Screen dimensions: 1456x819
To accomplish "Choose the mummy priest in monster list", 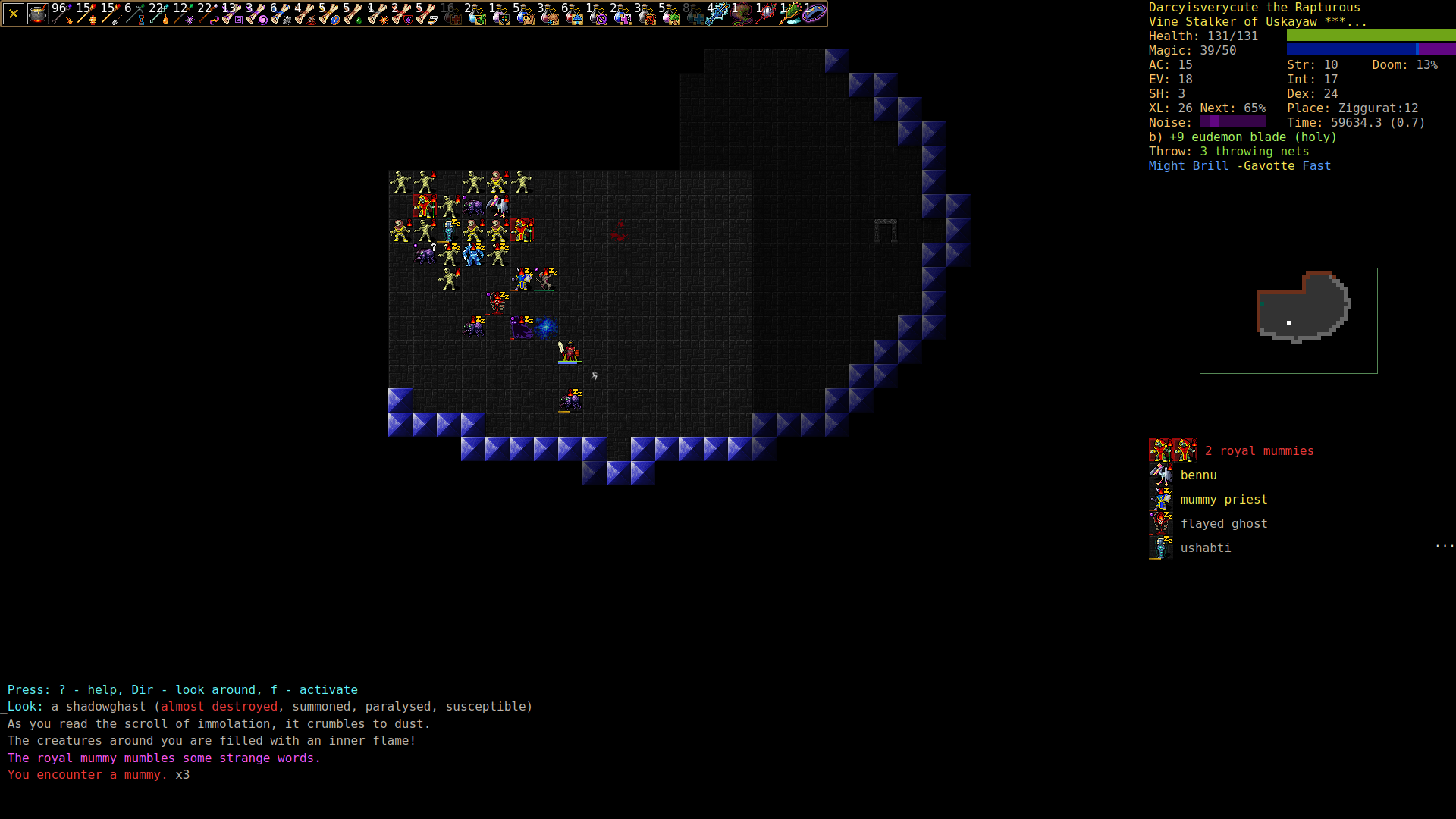I will [x=1223, y=500].
